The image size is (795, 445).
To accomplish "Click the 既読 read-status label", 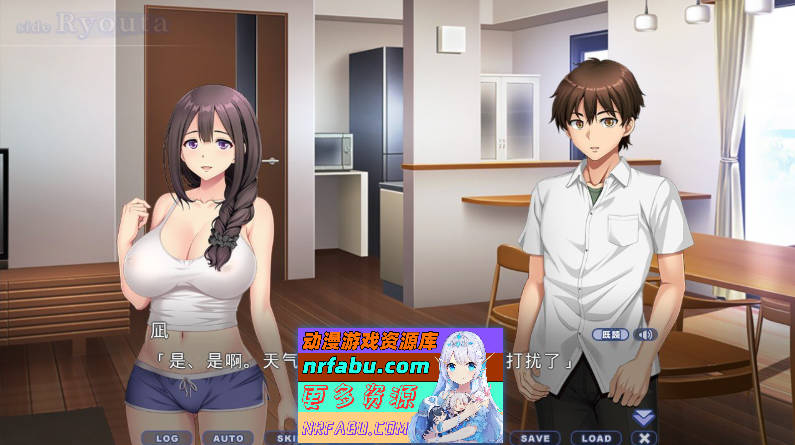I will tap(610, 334).
